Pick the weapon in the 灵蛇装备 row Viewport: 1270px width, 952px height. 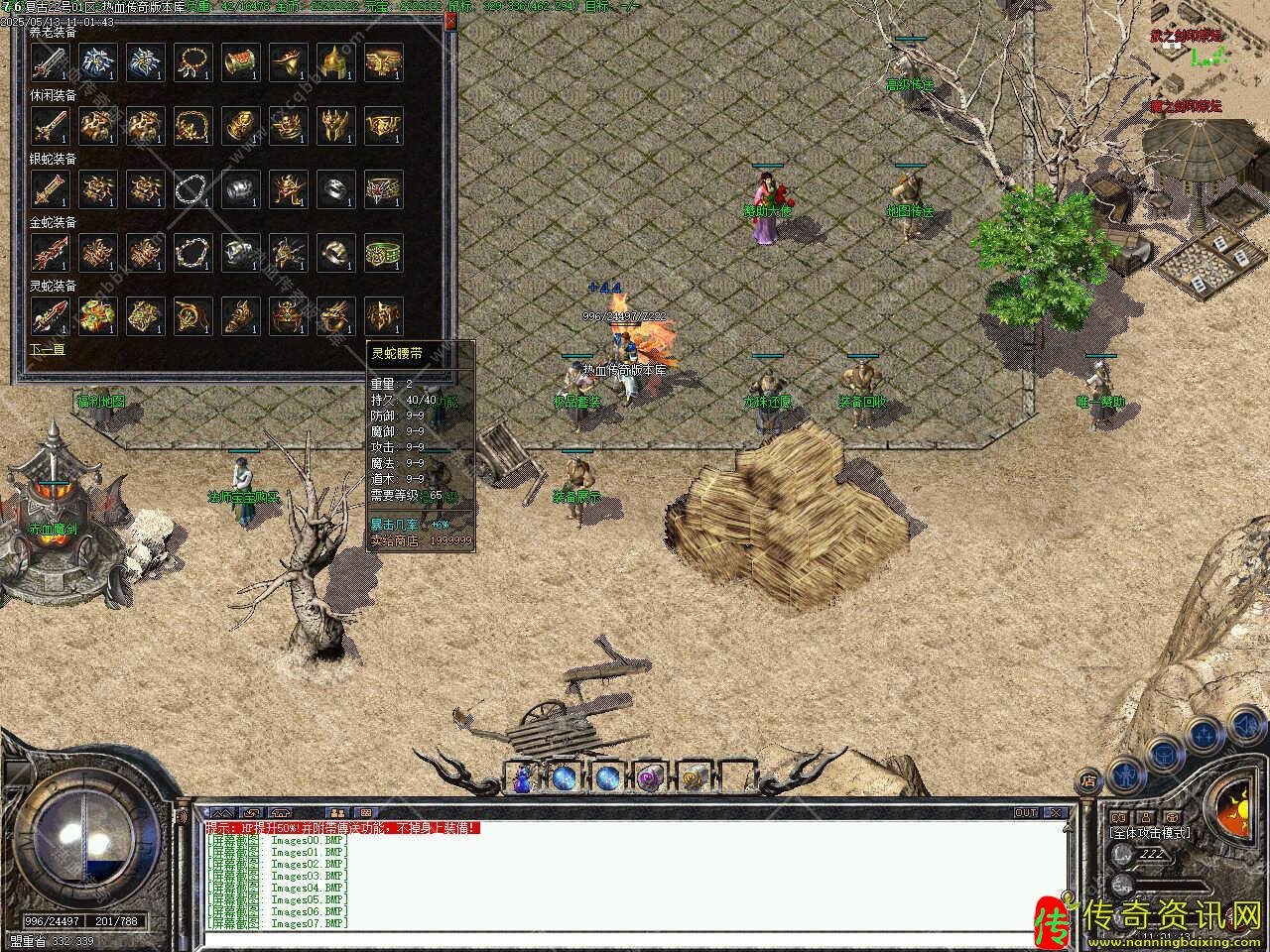[x=50, y=315]
